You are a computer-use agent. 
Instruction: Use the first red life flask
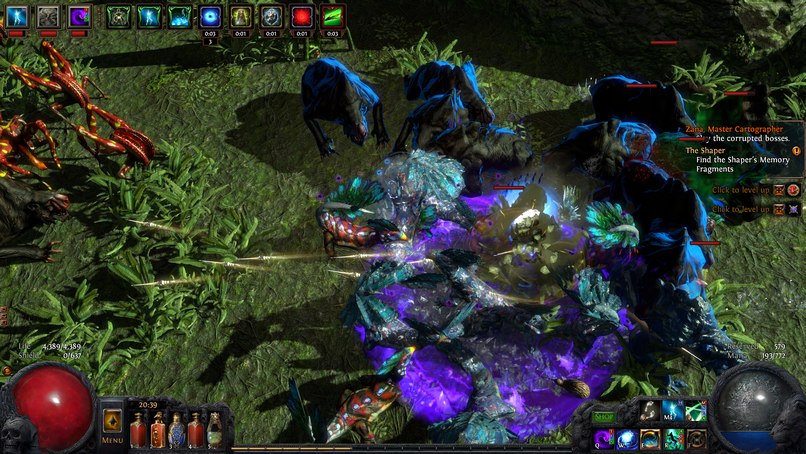point(137,431)
